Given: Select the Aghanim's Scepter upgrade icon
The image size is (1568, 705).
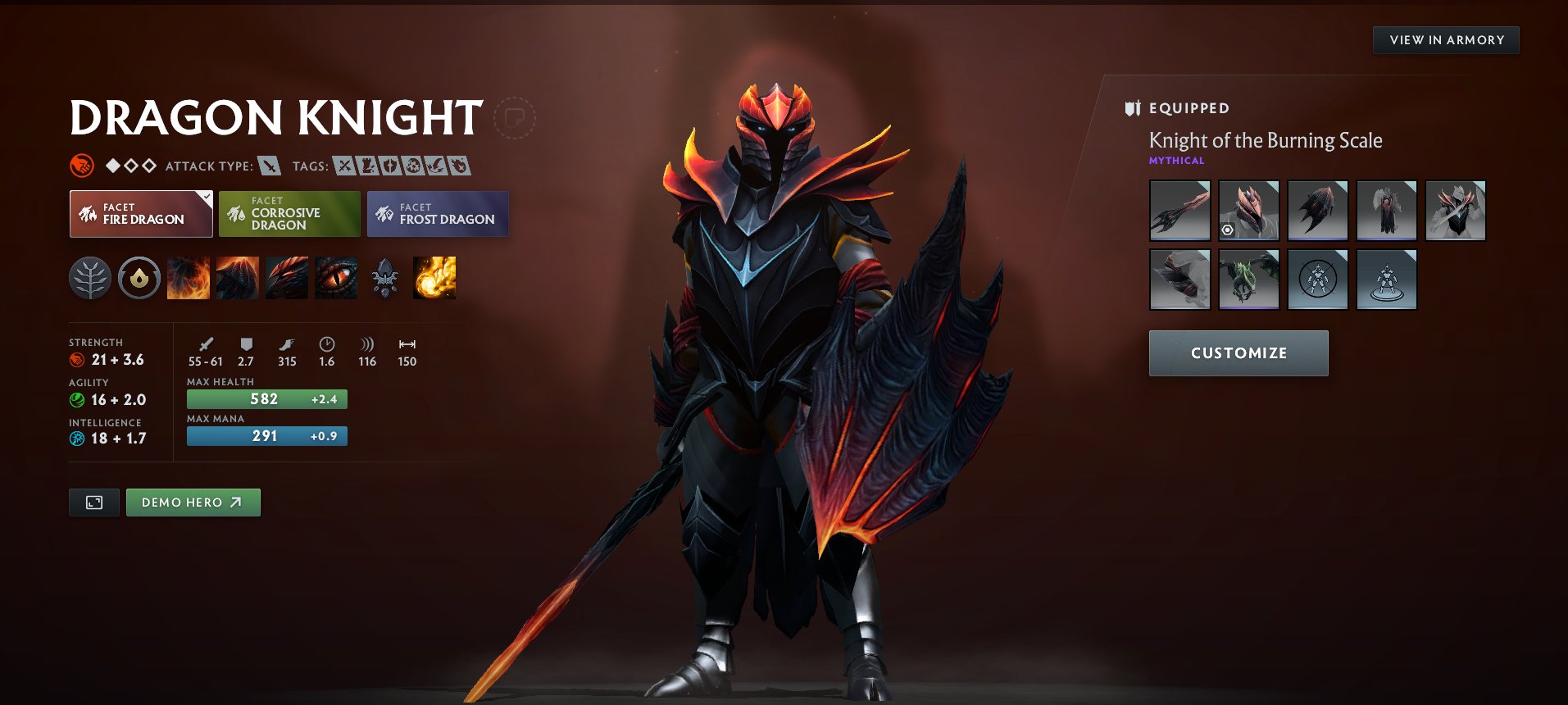Looking at the screenshot, I should coord(384,278).
